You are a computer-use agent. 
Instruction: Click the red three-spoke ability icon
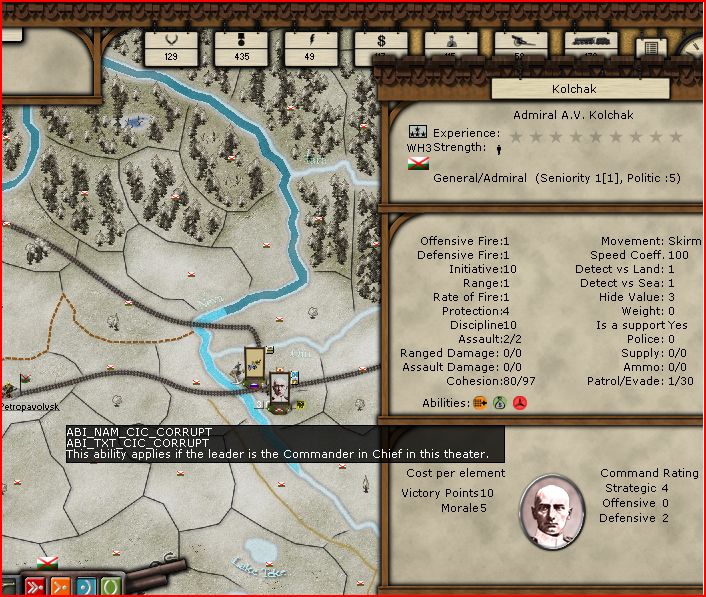point(519,403)
